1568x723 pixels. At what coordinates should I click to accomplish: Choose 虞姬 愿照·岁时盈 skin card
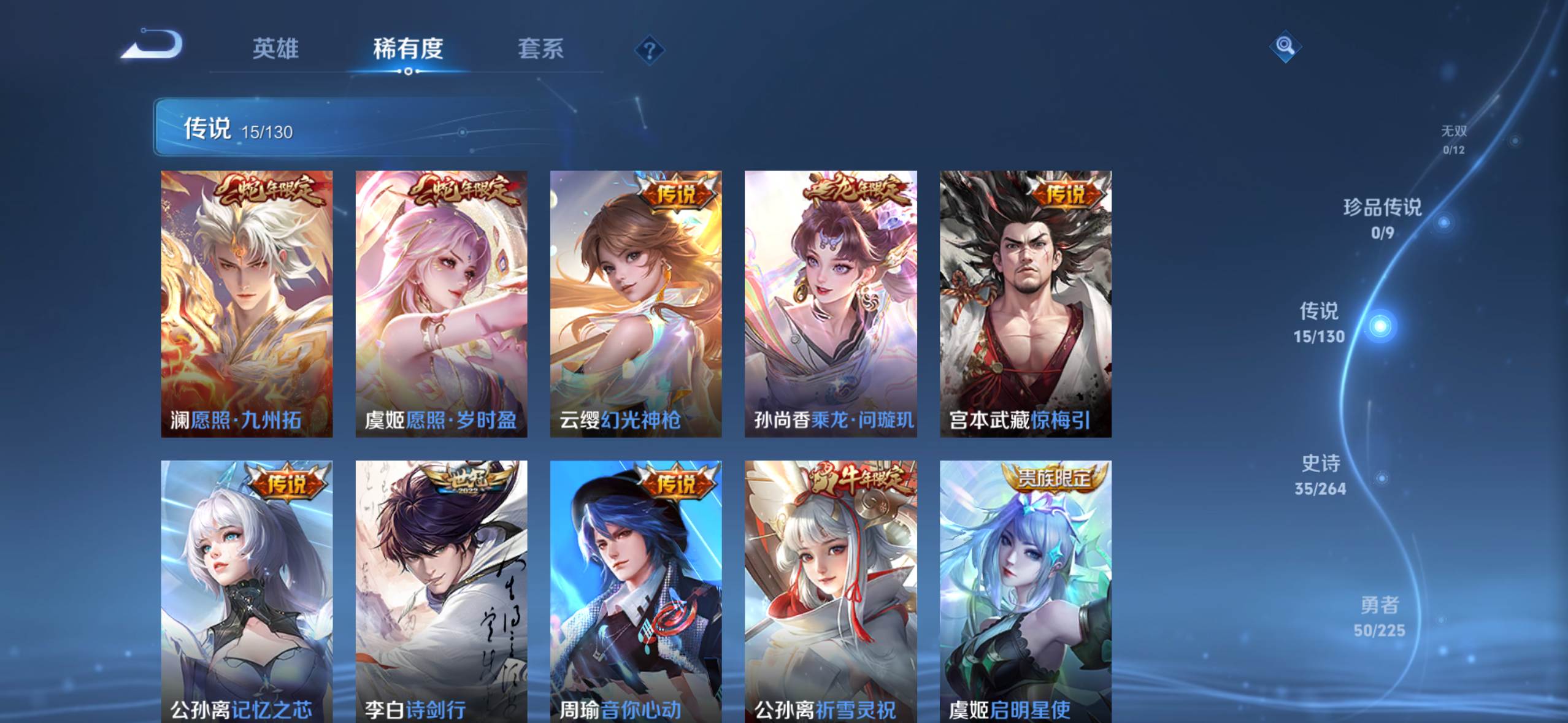coord(441,304)
